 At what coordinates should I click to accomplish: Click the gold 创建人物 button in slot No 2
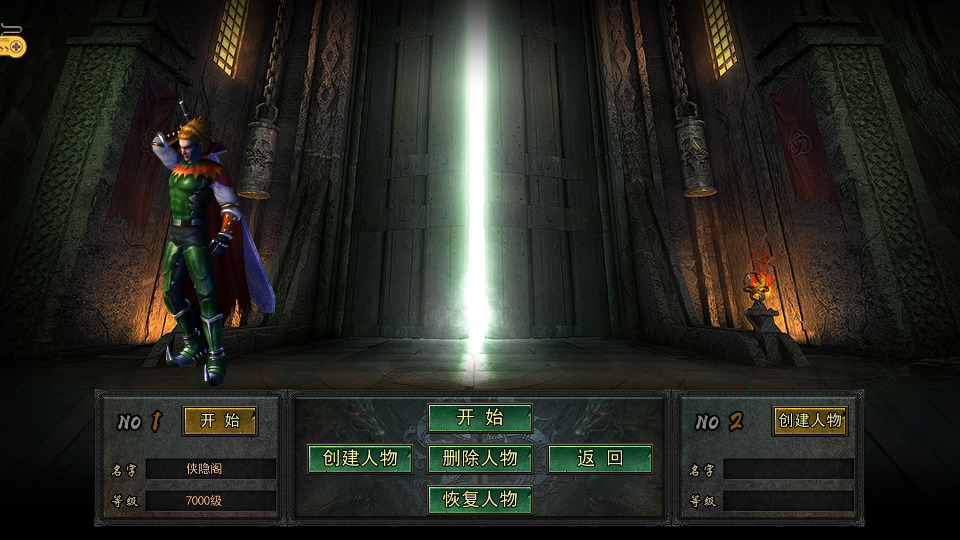(x=810, y=421)
